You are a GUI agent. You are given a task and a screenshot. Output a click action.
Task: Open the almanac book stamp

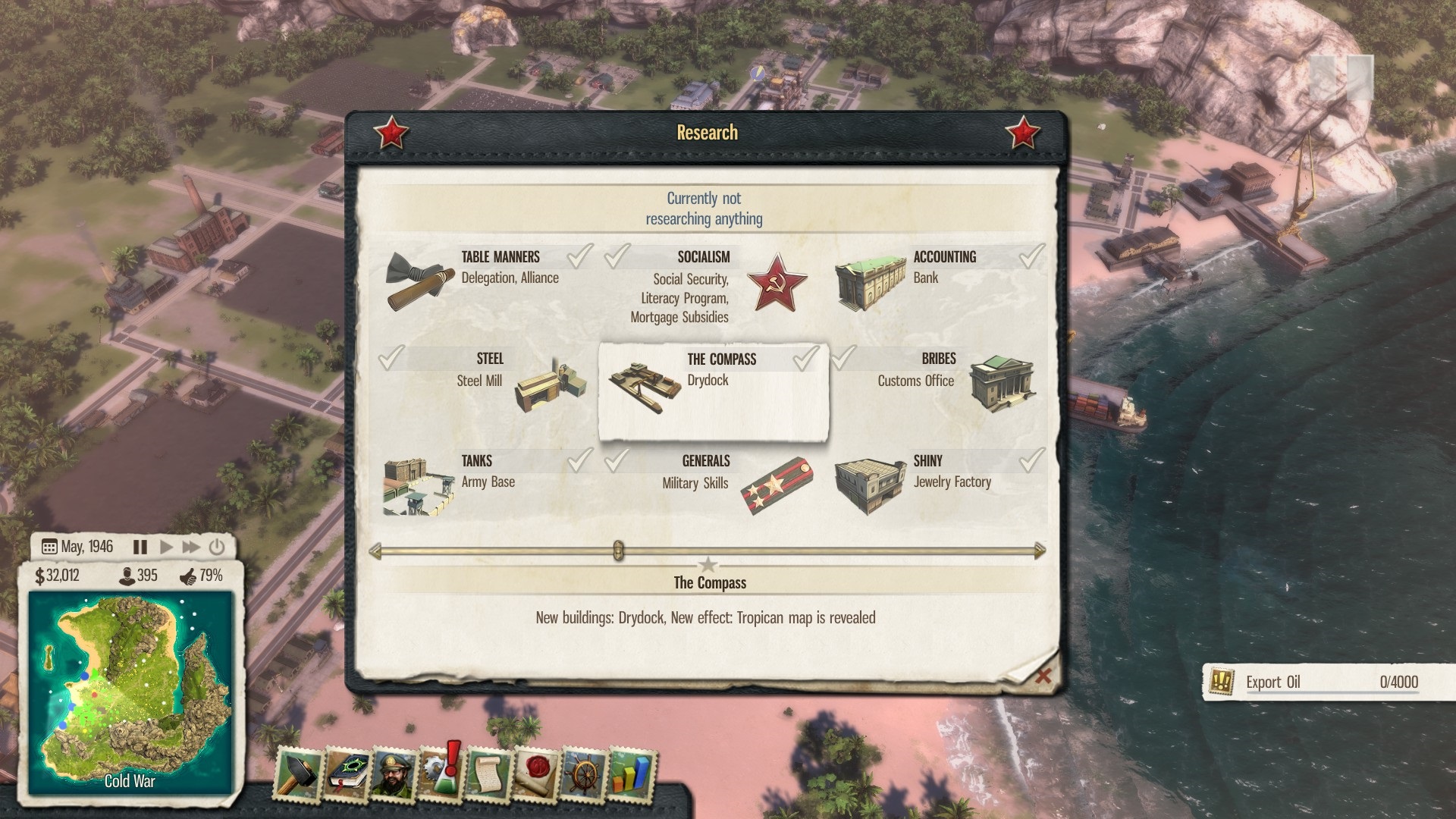click(x=346, y=775)
